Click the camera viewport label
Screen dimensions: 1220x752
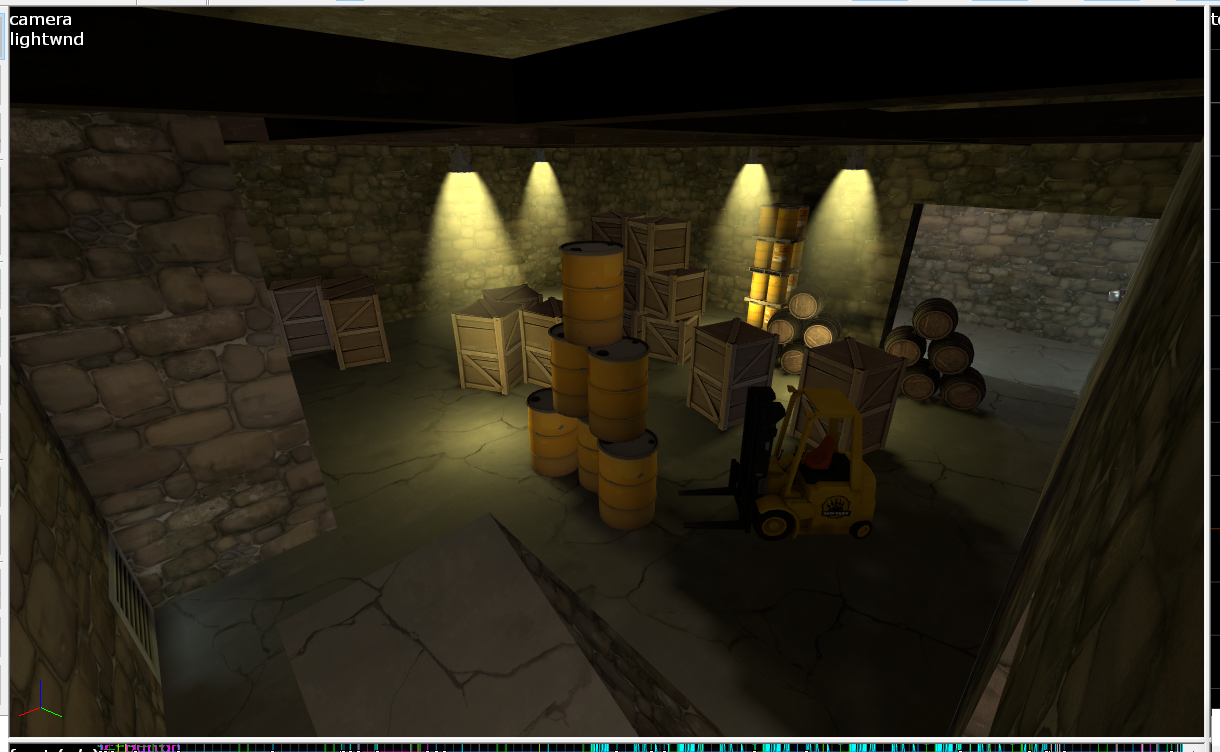point(40,19)
